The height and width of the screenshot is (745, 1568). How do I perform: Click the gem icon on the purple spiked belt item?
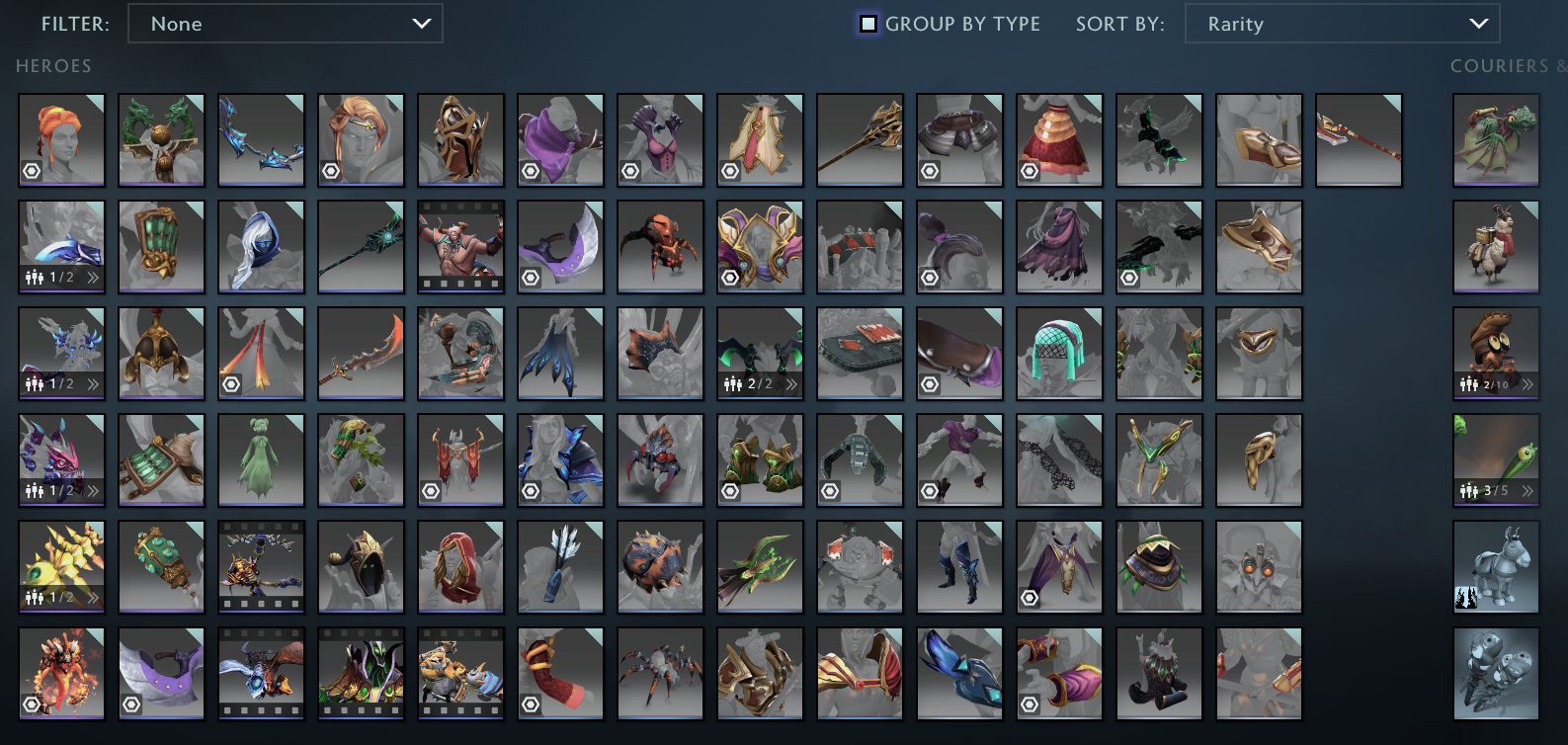point(131,704)
